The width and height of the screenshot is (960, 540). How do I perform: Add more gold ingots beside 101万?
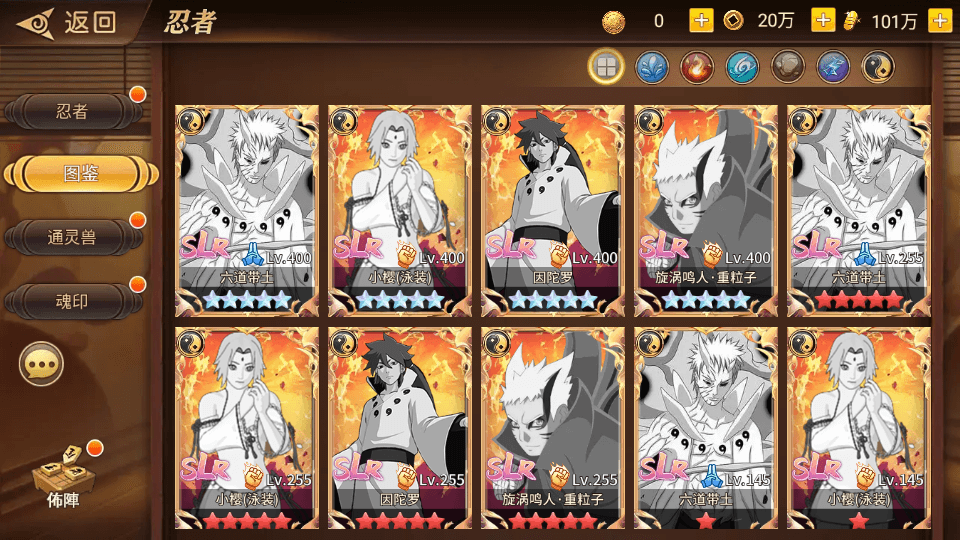[939, 21]
